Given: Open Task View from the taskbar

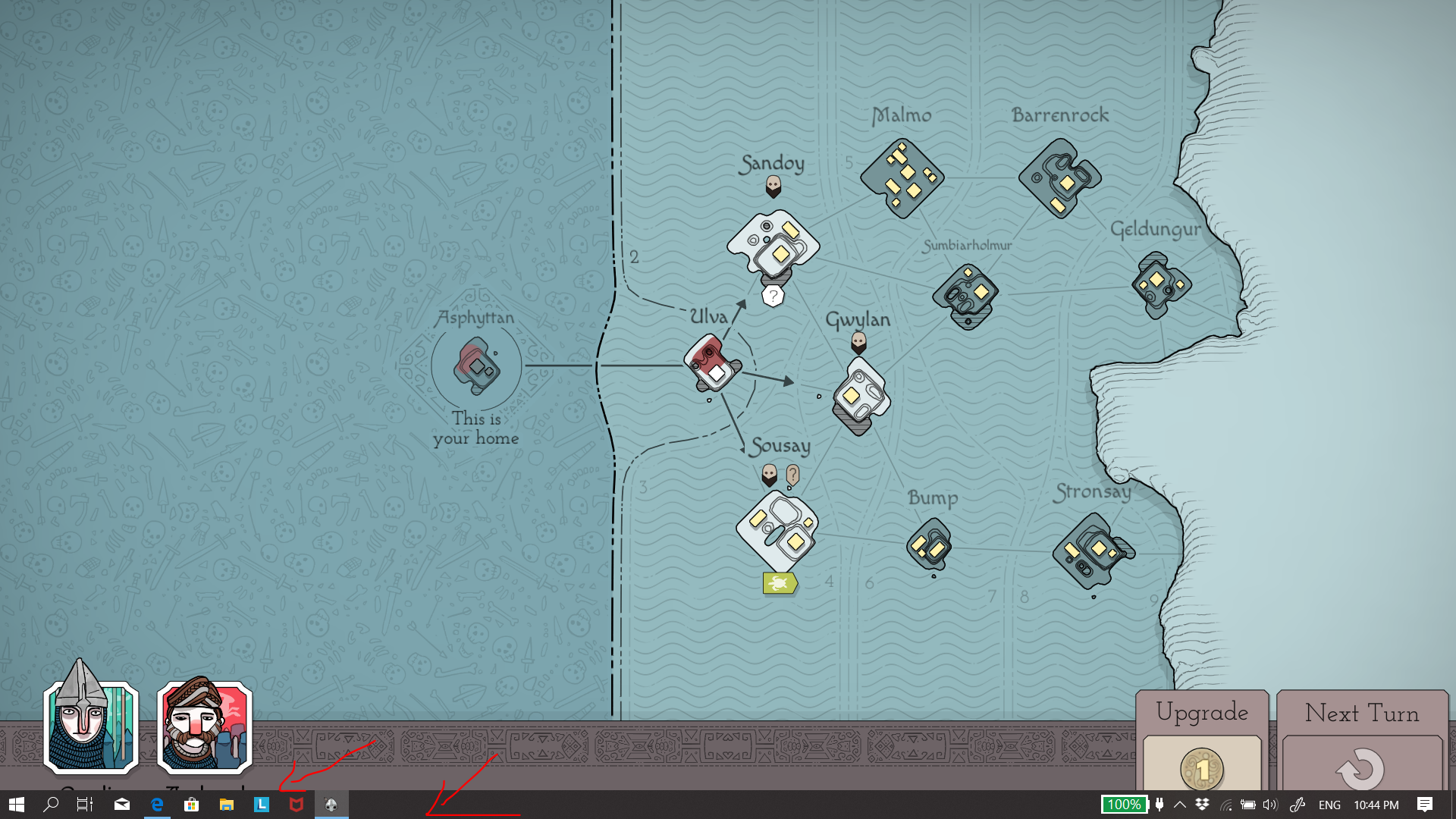Looking at the screenshot, I should click(x=83, y=805).
